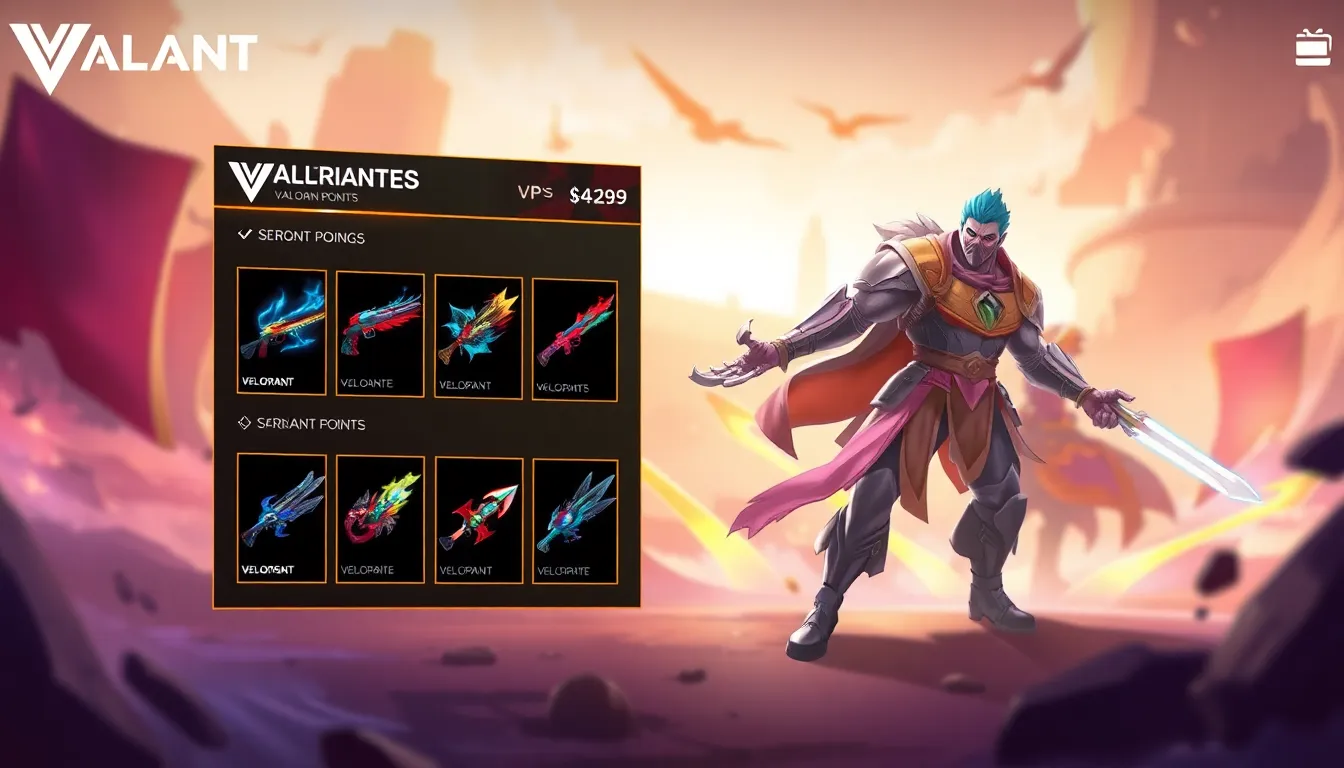Viewport: 1344px width, 768px height.
Task: Pick the cyan and yellow spiked gun skin
Action: (x=478, y=337)
